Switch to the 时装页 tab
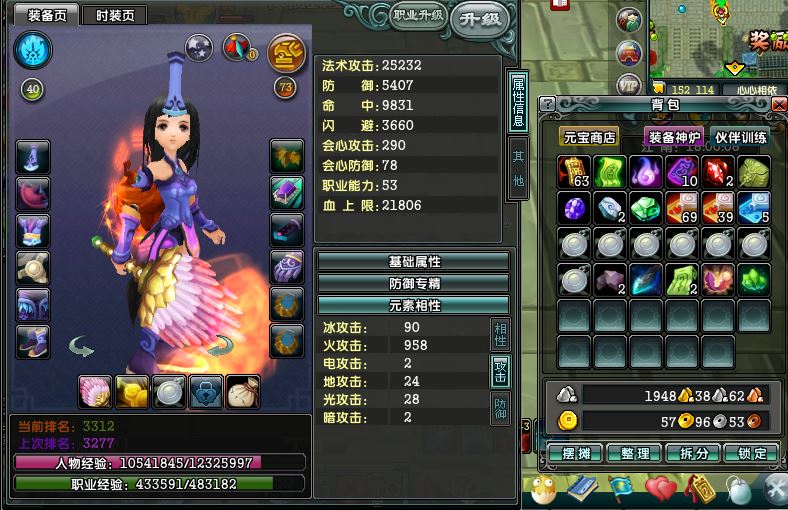This screenshot has width=788, height=510. pyautogui.click(x=113, y=15)
